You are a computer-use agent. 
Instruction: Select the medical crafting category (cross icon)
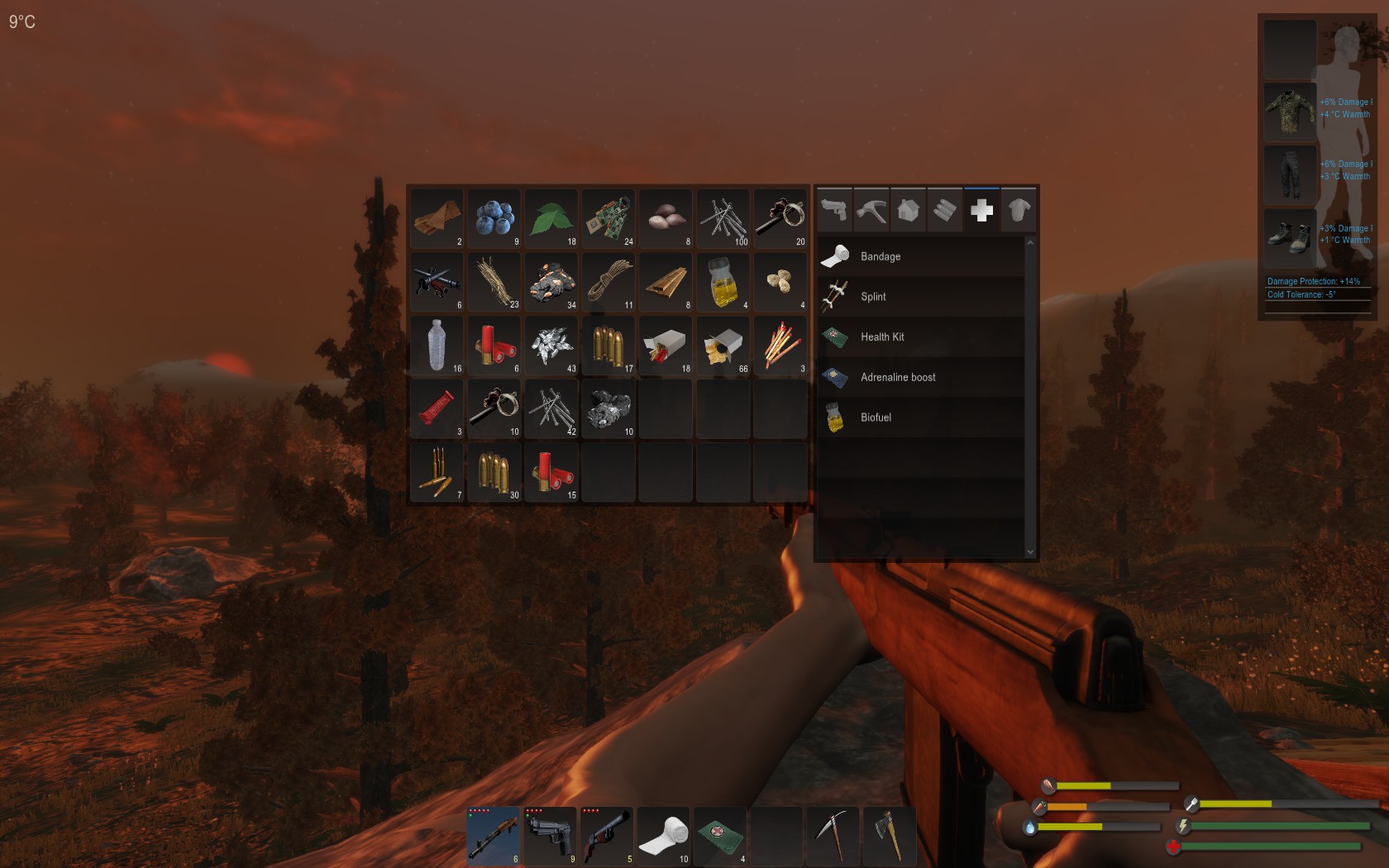(982, 210)
